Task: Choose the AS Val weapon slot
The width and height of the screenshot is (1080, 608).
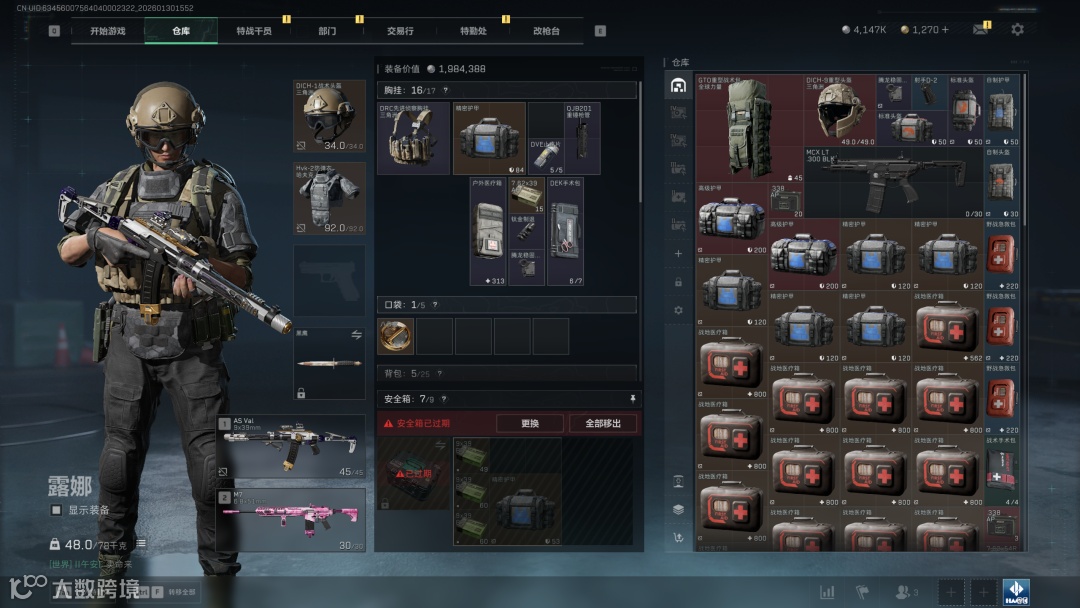Action: point(291,447)
